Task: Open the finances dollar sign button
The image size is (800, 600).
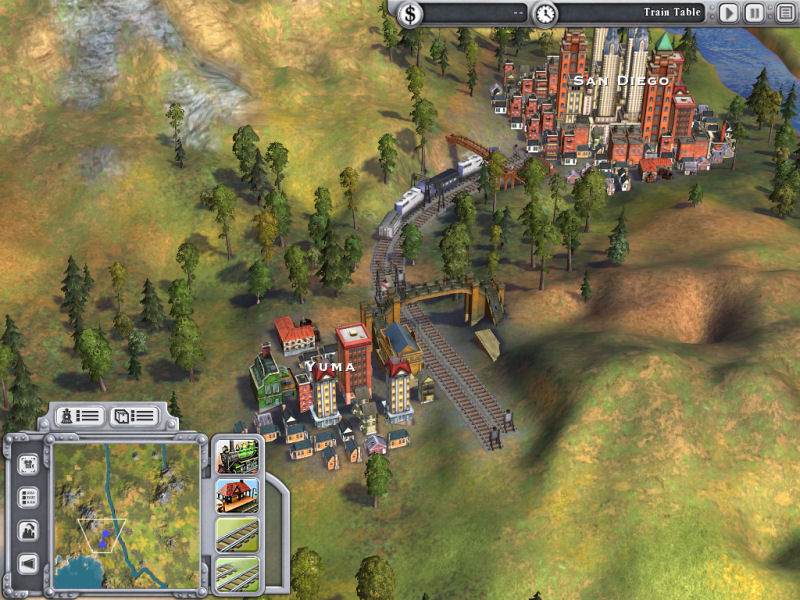Action: (x=411, y=14)
